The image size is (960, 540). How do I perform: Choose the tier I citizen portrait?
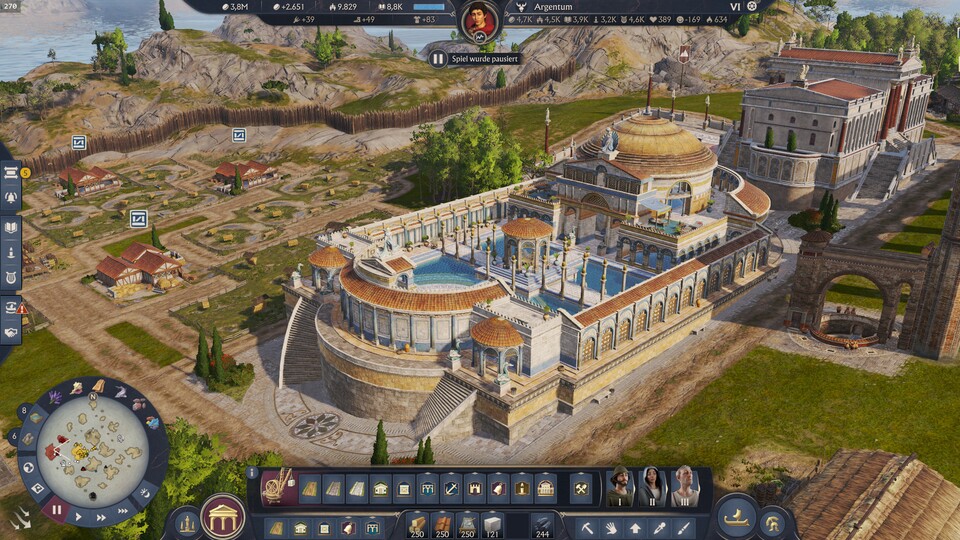tap(620, 487)
